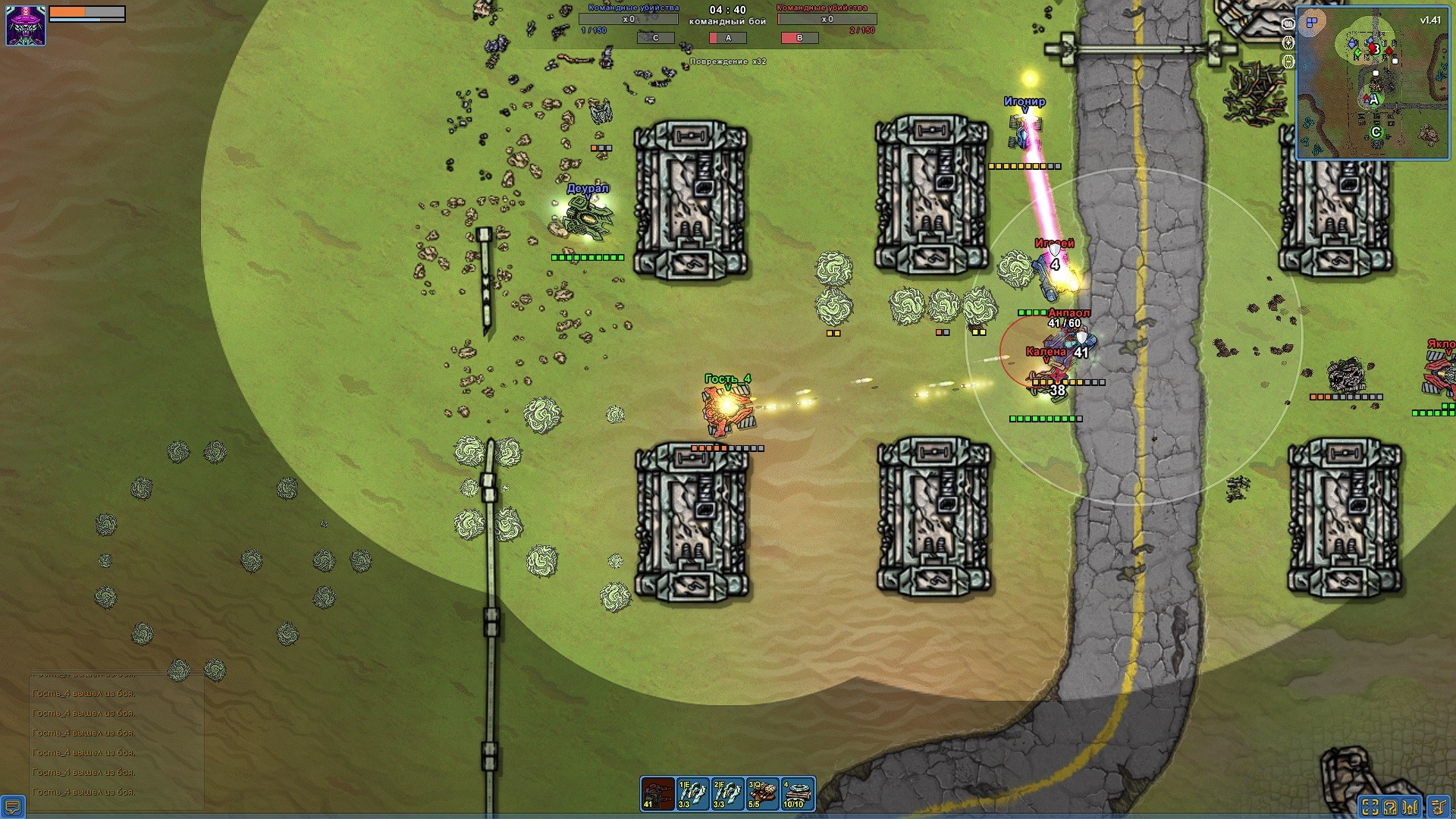Open the minimap in the corner
The width and height of the screenshot is (1456, 819).
coord(1372,83)
